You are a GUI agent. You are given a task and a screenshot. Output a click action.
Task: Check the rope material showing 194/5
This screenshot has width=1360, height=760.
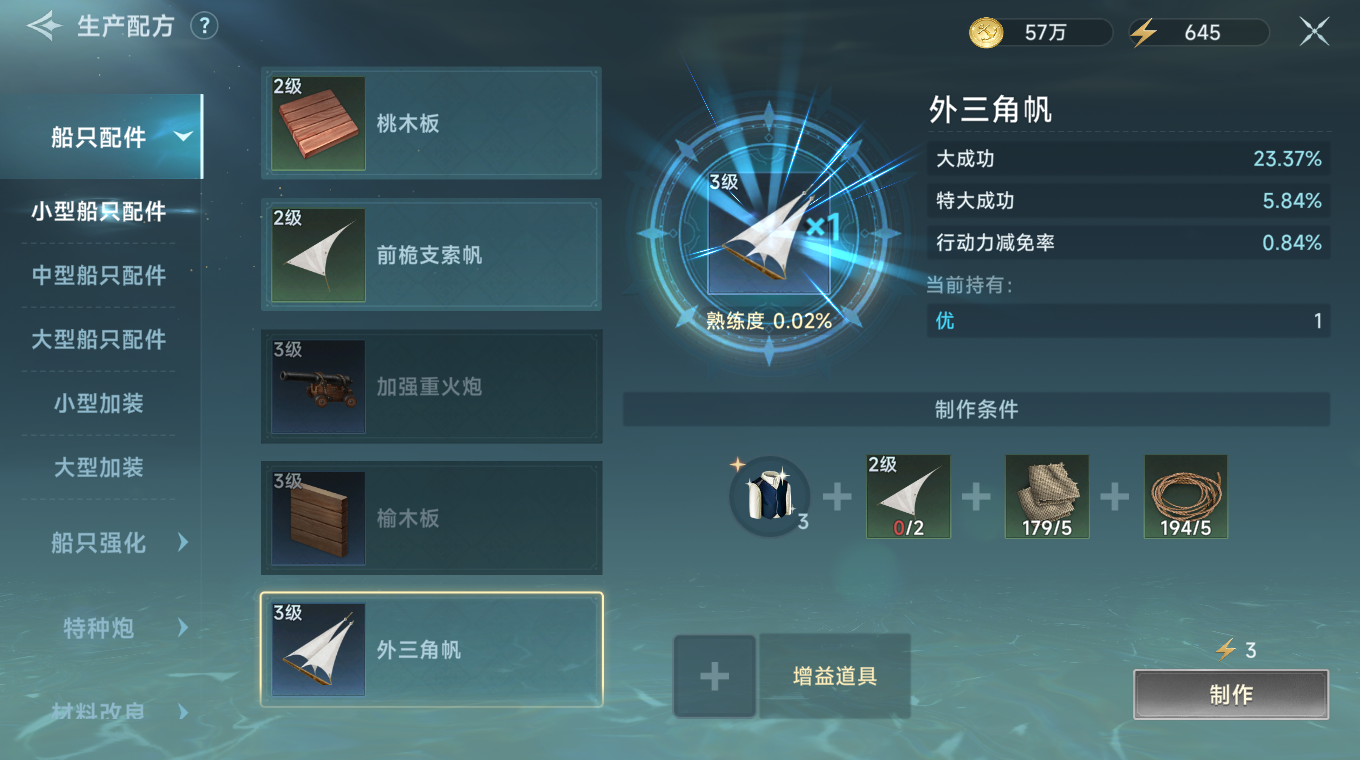click(x=1186, y=497)
